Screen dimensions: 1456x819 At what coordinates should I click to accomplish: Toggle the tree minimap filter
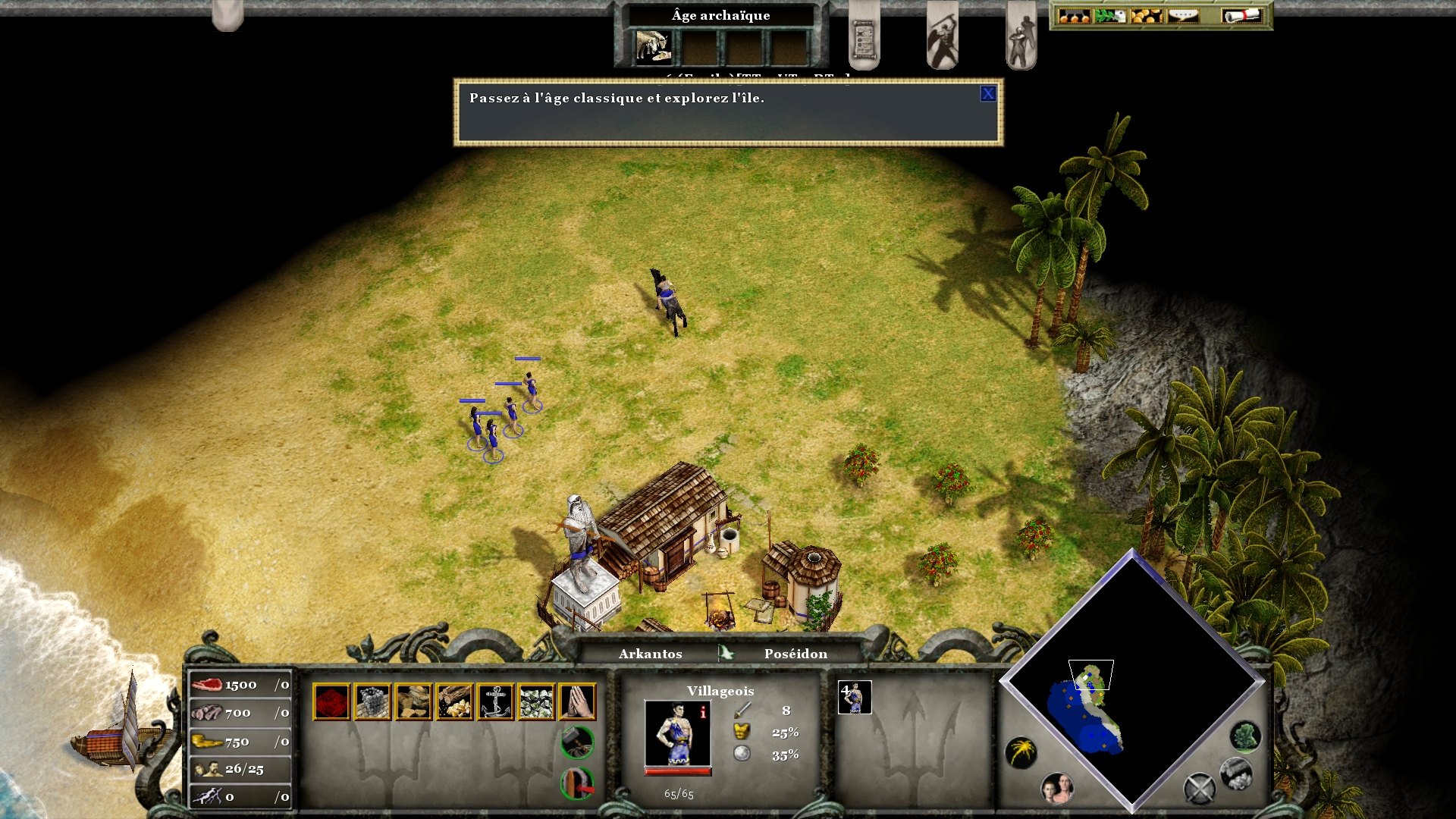(1244, 736)
